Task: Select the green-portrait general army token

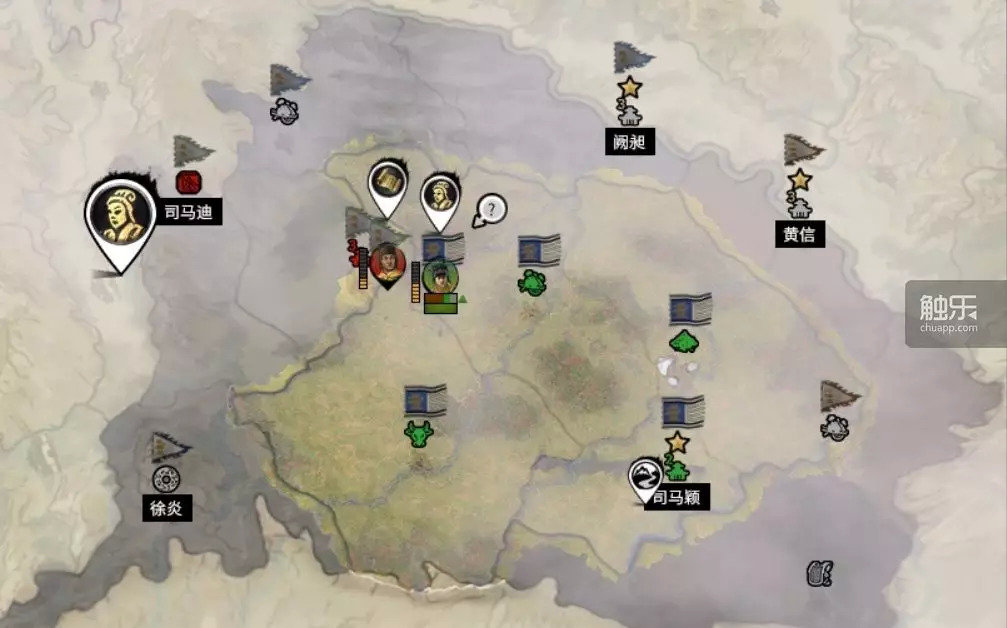Action: pos(438,276)
